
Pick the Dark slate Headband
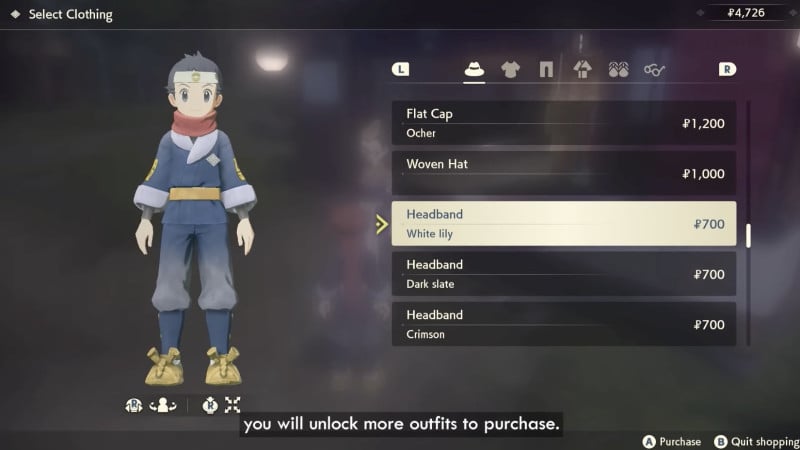[x=564, y=274]
